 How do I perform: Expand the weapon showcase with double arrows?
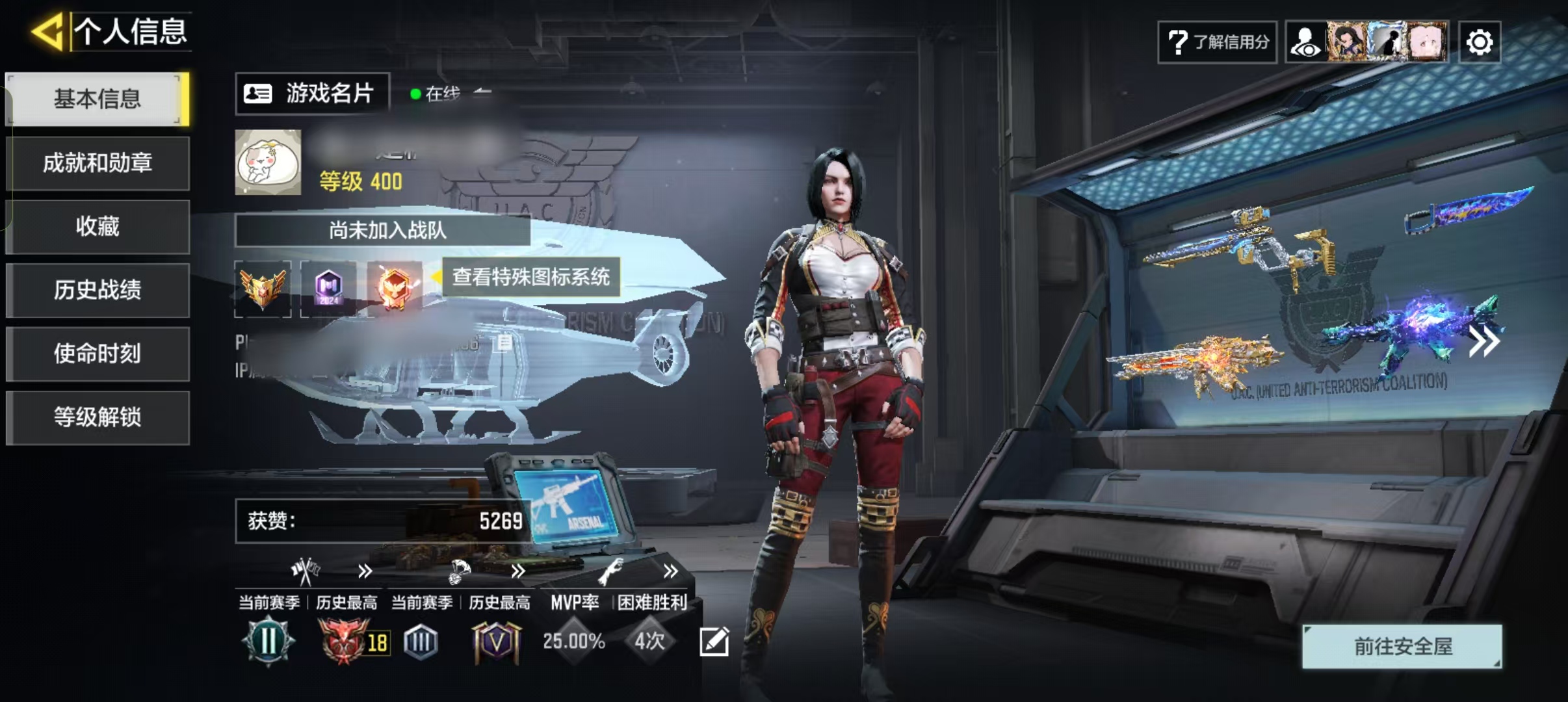(1485, 342)
